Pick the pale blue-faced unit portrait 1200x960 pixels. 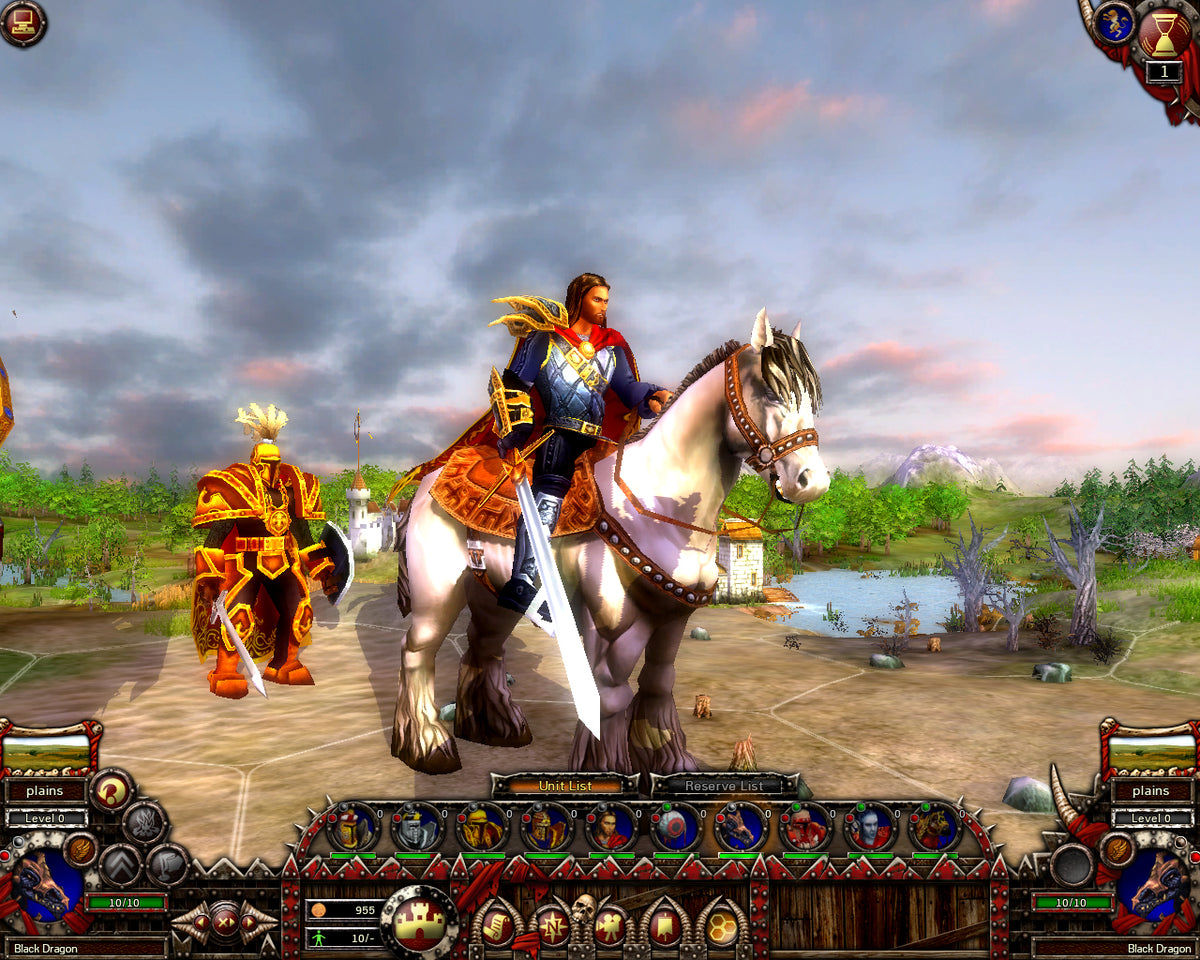(869, 828)
